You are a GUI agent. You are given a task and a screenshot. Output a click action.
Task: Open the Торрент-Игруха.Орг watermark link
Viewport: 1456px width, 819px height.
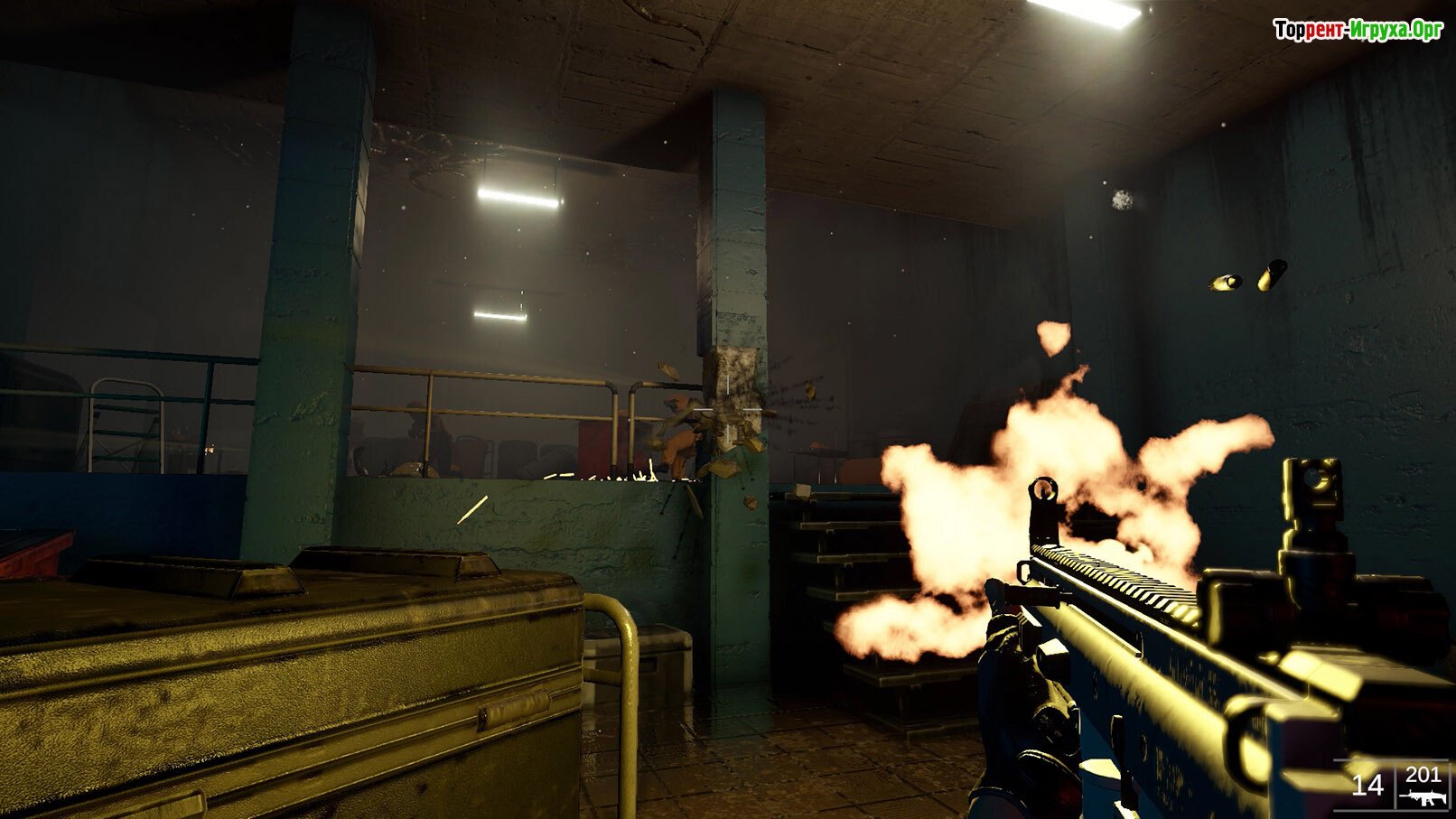pos(1358,30)
